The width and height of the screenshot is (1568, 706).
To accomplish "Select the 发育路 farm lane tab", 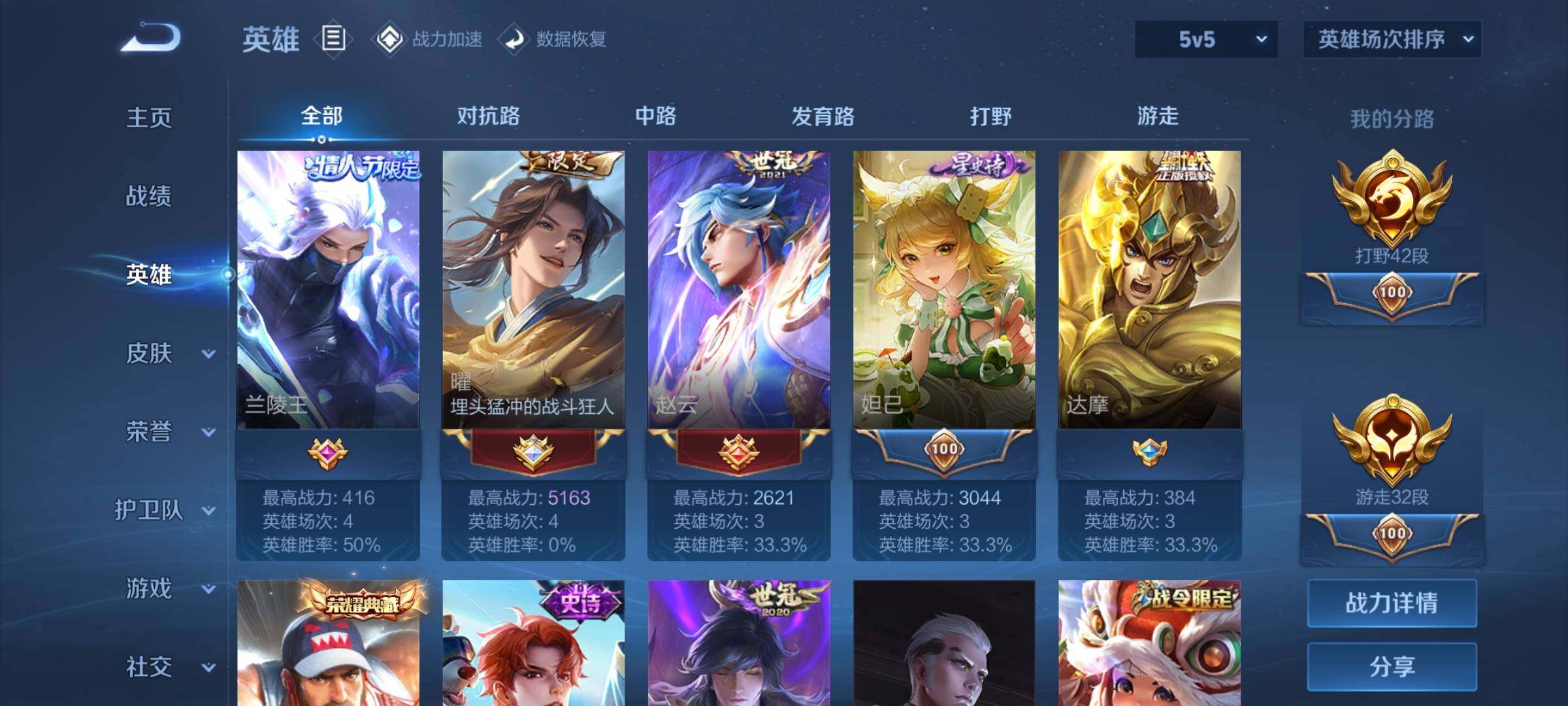I will click(823, 116).
